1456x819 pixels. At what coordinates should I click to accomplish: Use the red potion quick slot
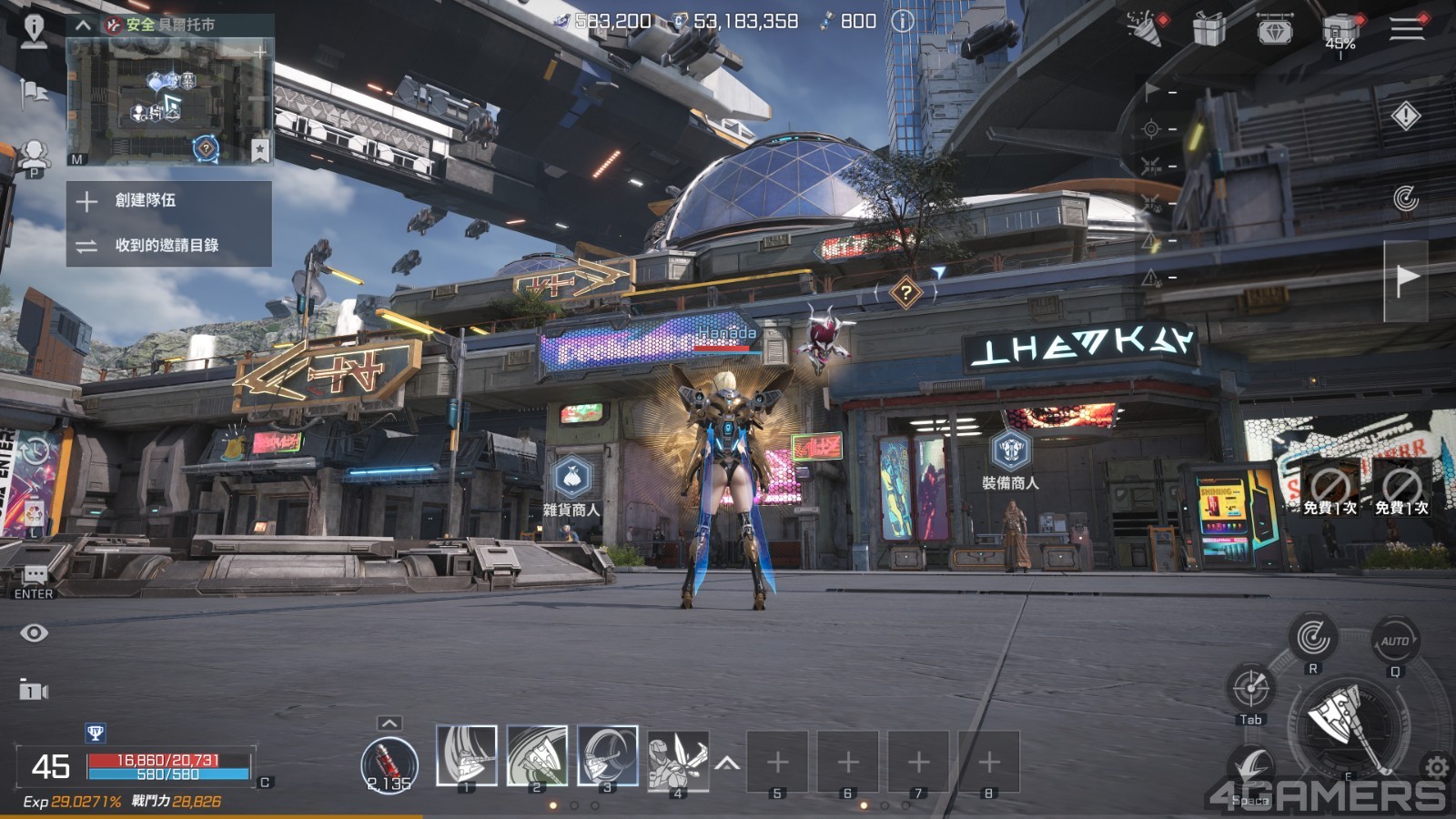(389, 763)
